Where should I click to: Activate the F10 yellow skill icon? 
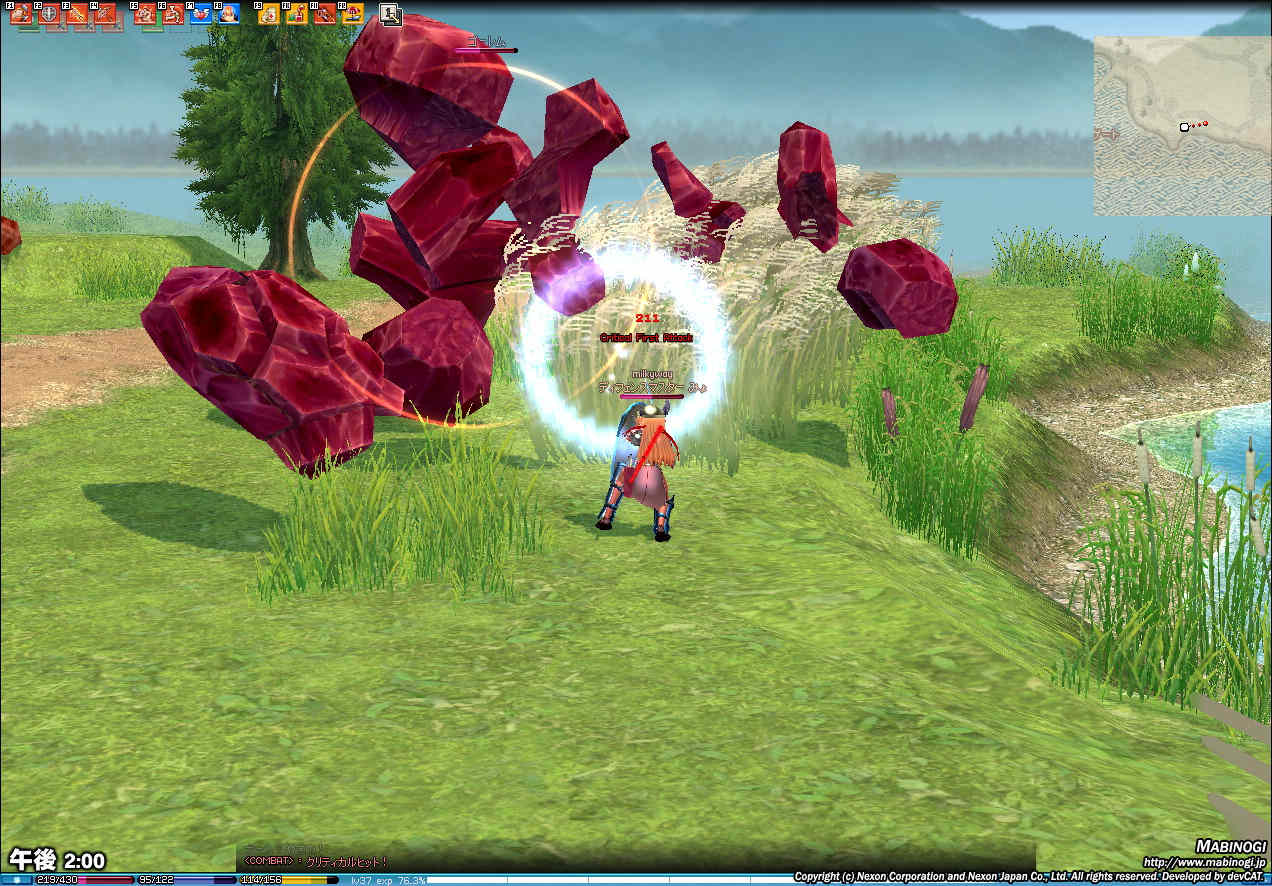tap(297, 14)
